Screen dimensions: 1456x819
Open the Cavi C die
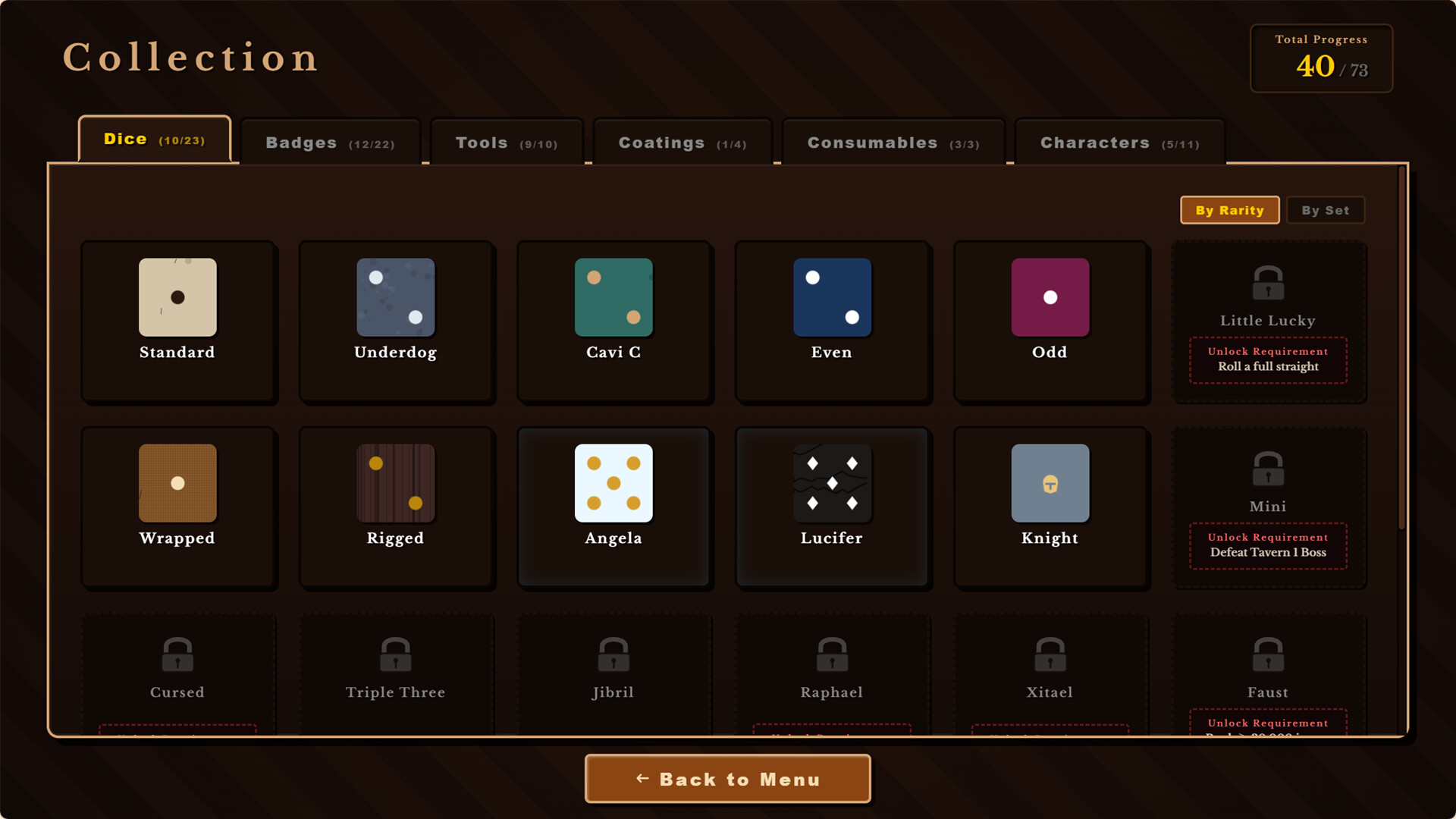[614, 322]
